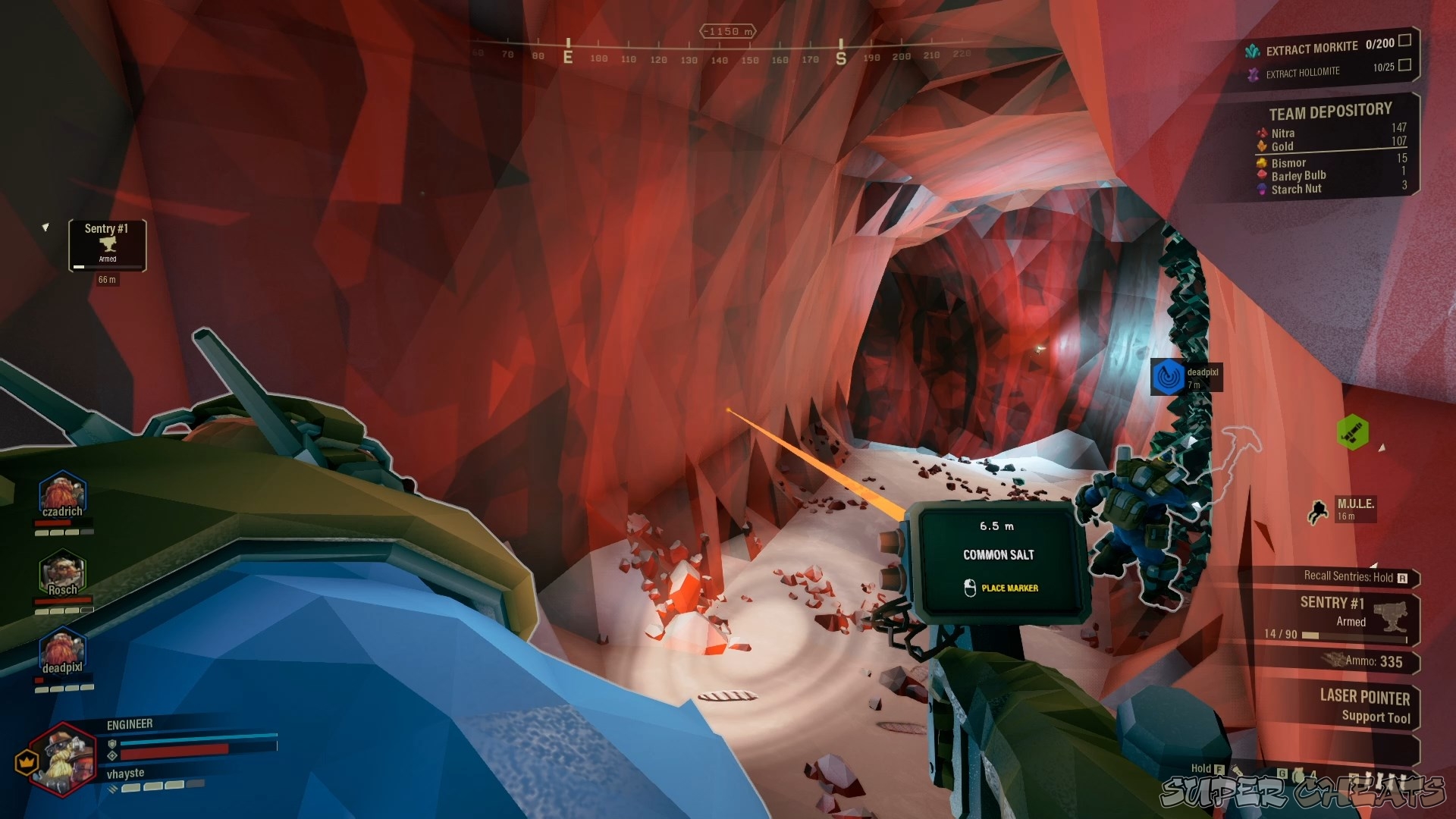1456x819 pixels.
Task: Click the green hexagon waypoint marker
Action: tap(1352, 432)
